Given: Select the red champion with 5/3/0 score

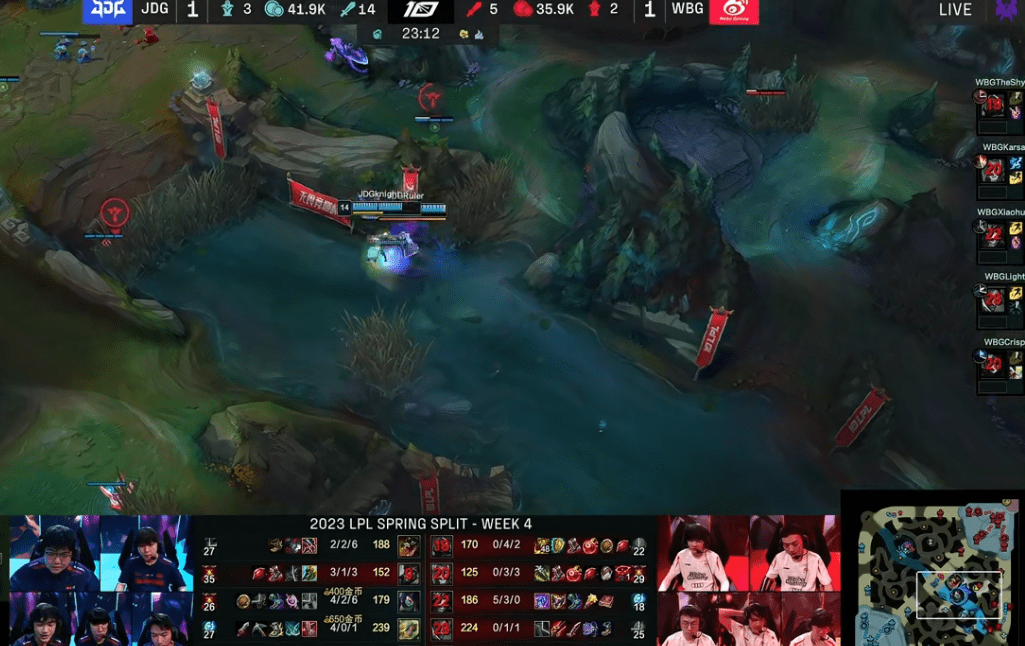Looking at the screenshot, I should (x=441, y=601).
